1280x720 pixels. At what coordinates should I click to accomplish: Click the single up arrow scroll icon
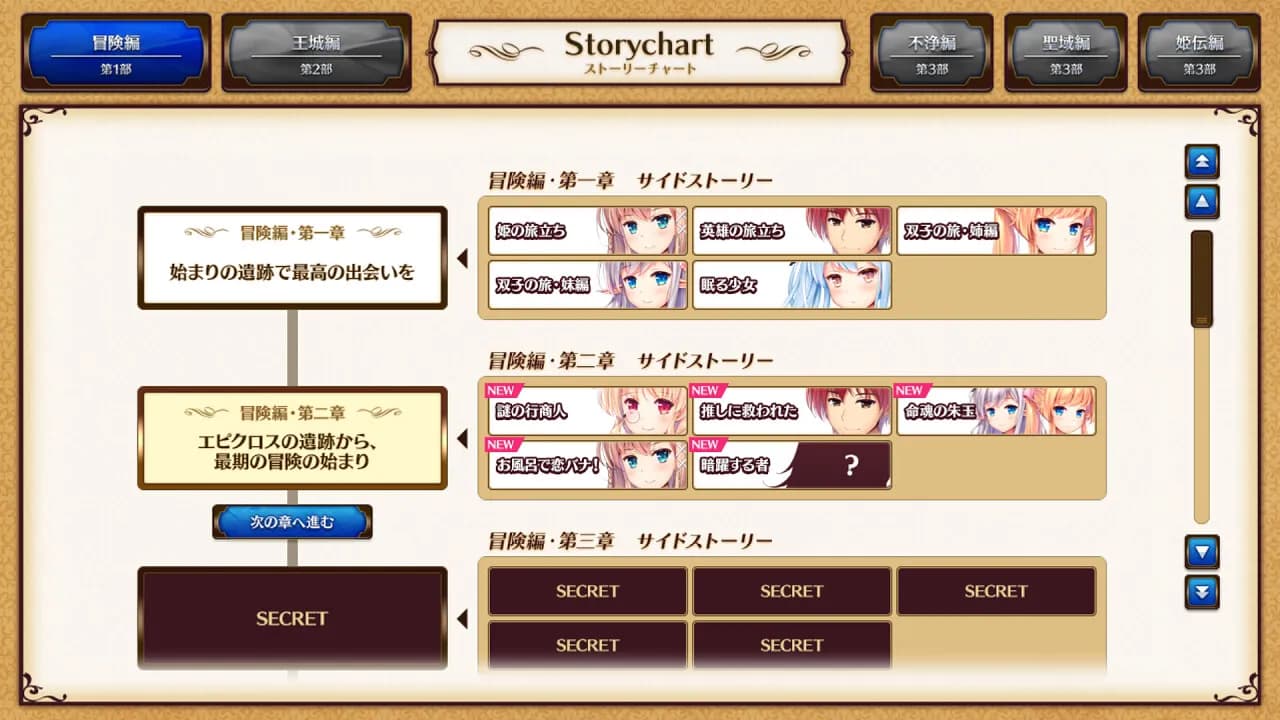[1202, 202]
